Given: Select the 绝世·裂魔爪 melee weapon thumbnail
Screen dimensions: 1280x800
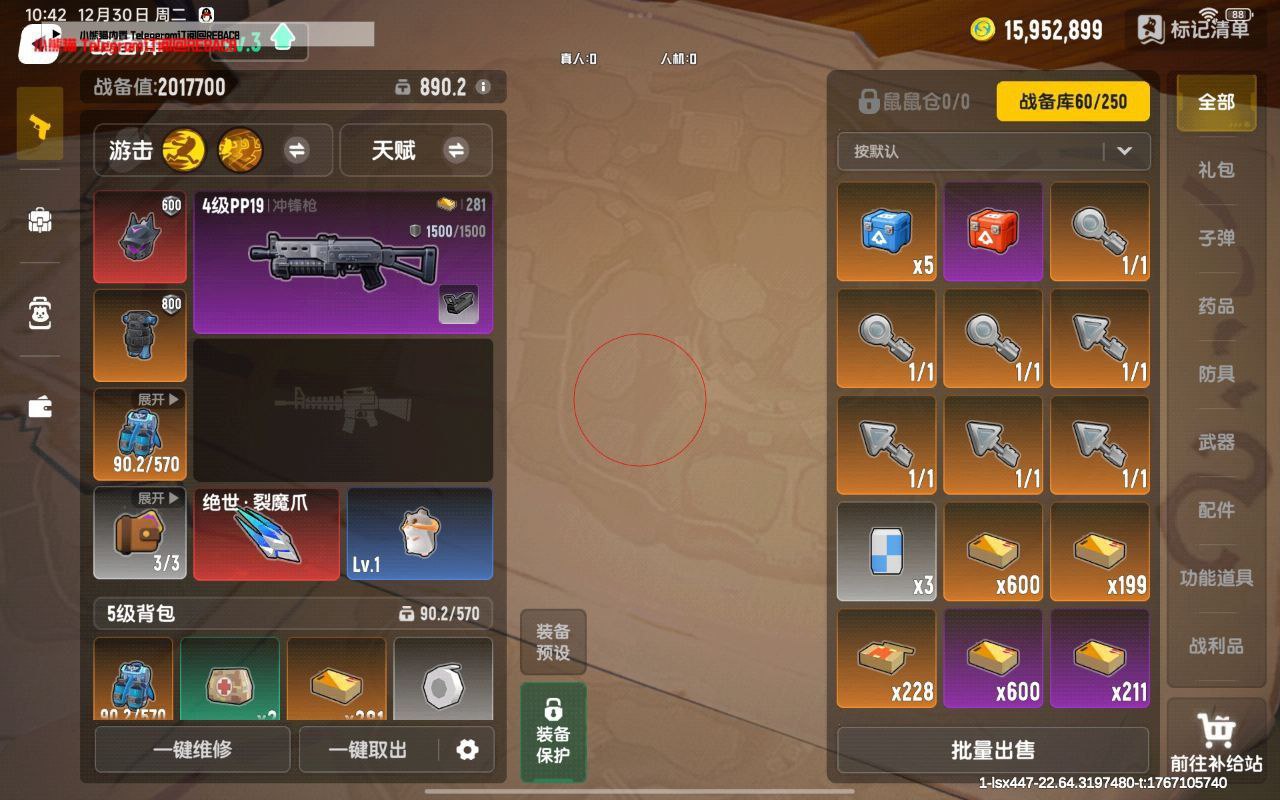Looking at the screenshot, I should pyautogui.click(x=266, y=533).
